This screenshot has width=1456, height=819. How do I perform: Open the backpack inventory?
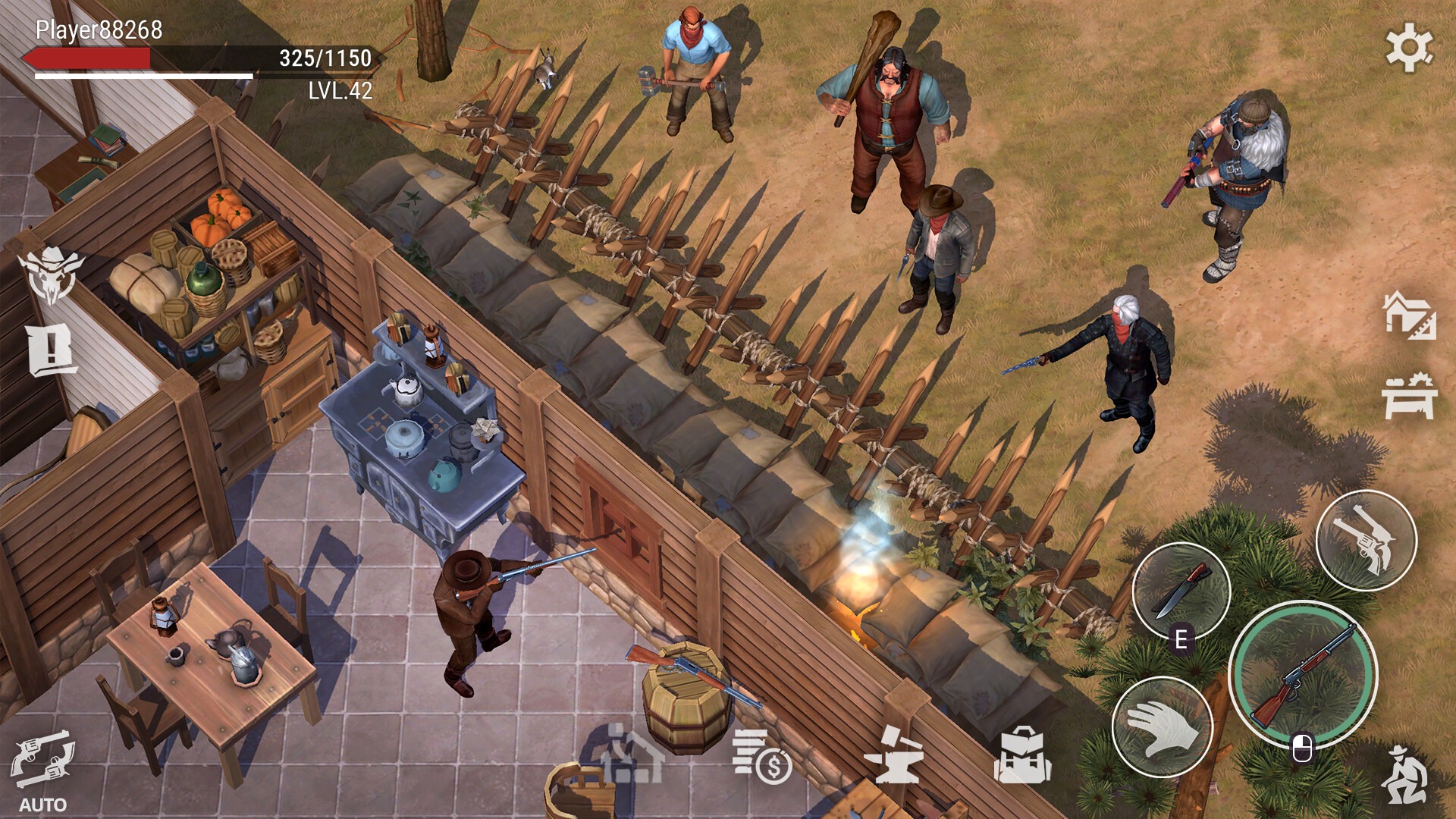[1022, 756]
